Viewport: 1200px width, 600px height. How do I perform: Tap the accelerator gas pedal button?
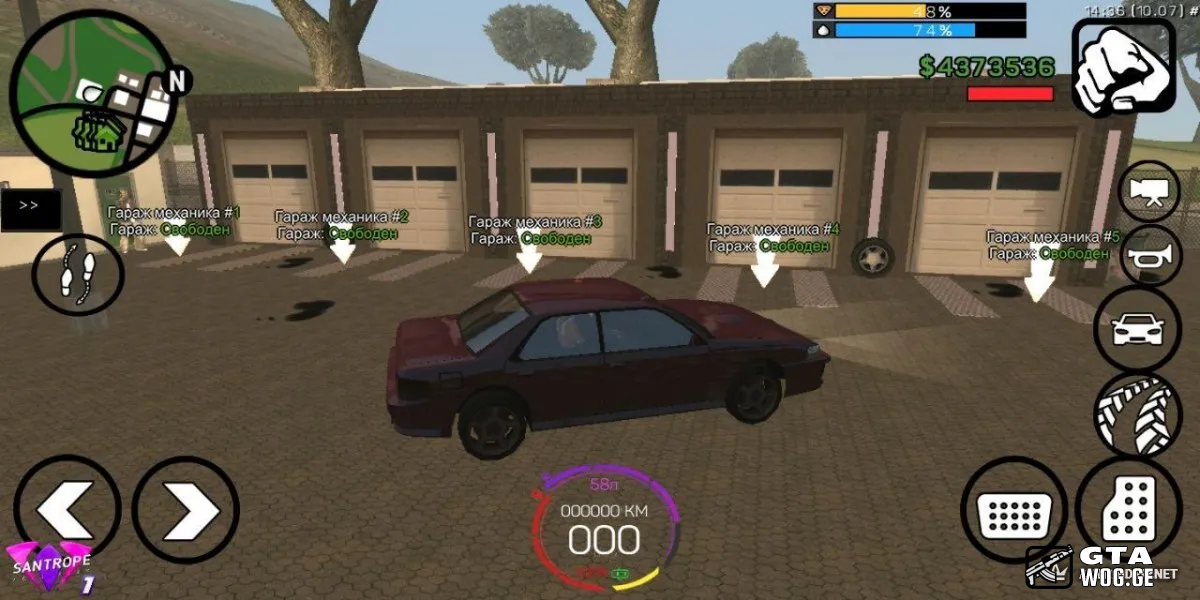click(1128, 508)
